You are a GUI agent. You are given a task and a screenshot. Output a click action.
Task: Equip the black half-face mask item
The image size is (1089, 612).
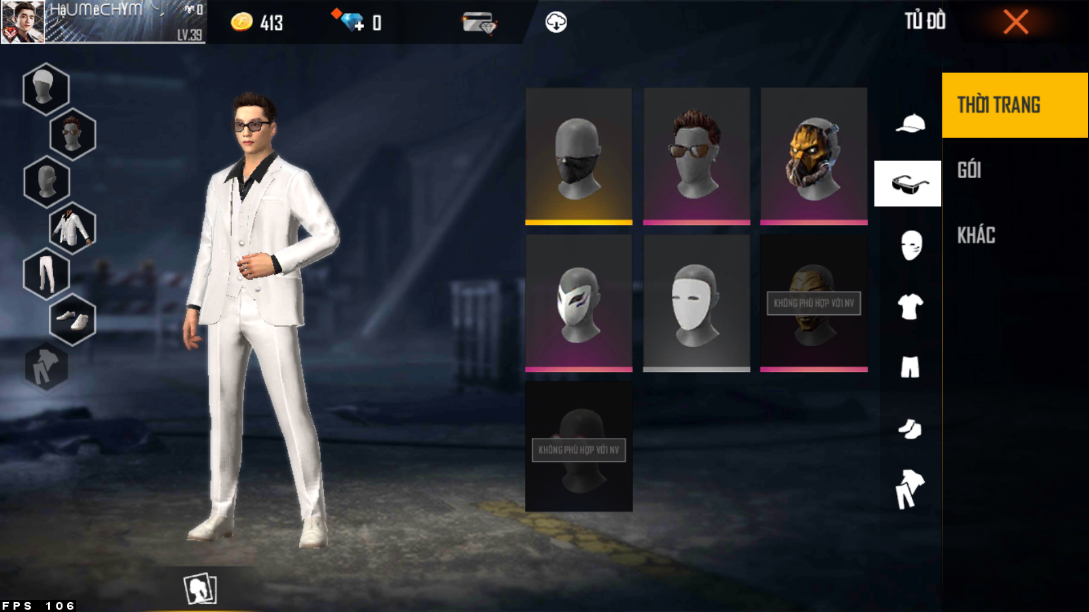coord(578,155)
